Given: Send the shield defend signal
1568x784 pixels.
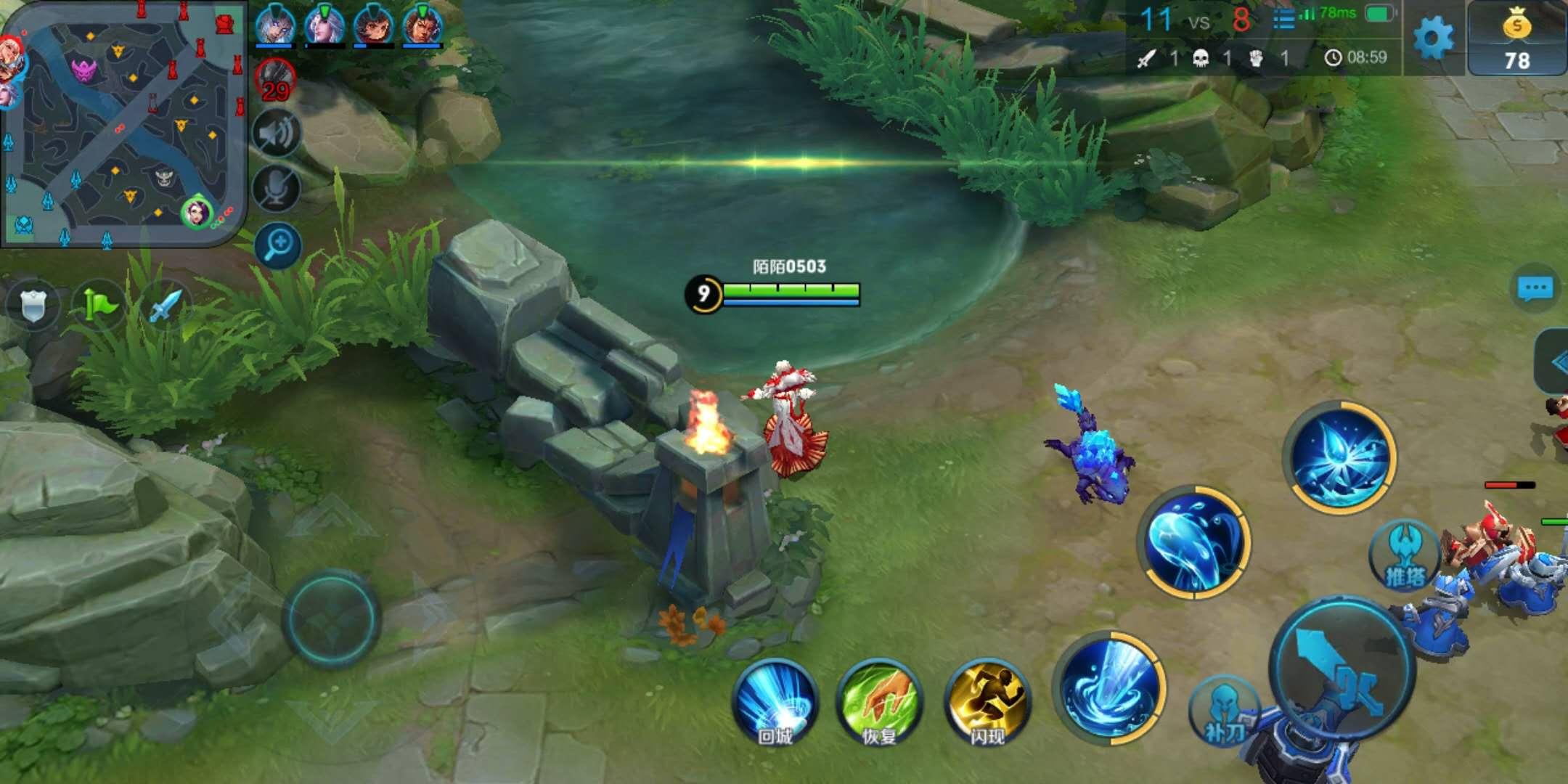Looking at the screenshot, I should coord(33,305).
